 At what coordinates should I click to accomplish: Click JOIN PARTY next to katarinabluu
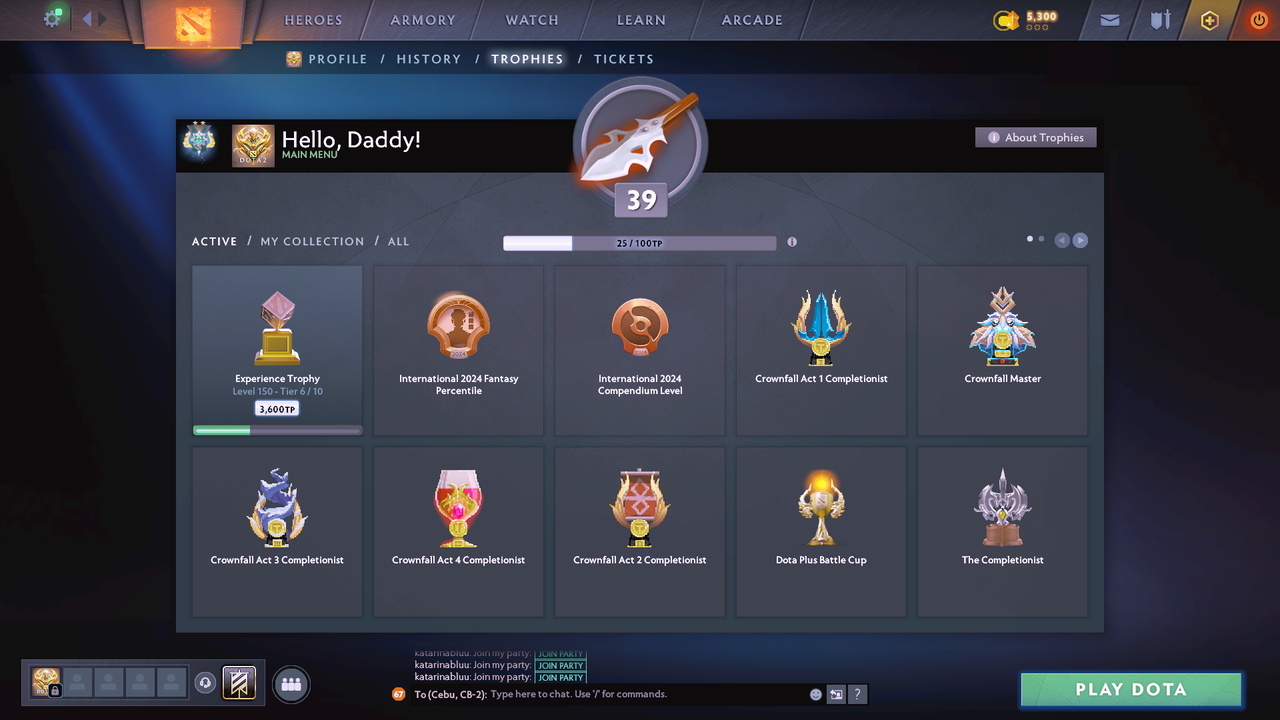point(561,665)
